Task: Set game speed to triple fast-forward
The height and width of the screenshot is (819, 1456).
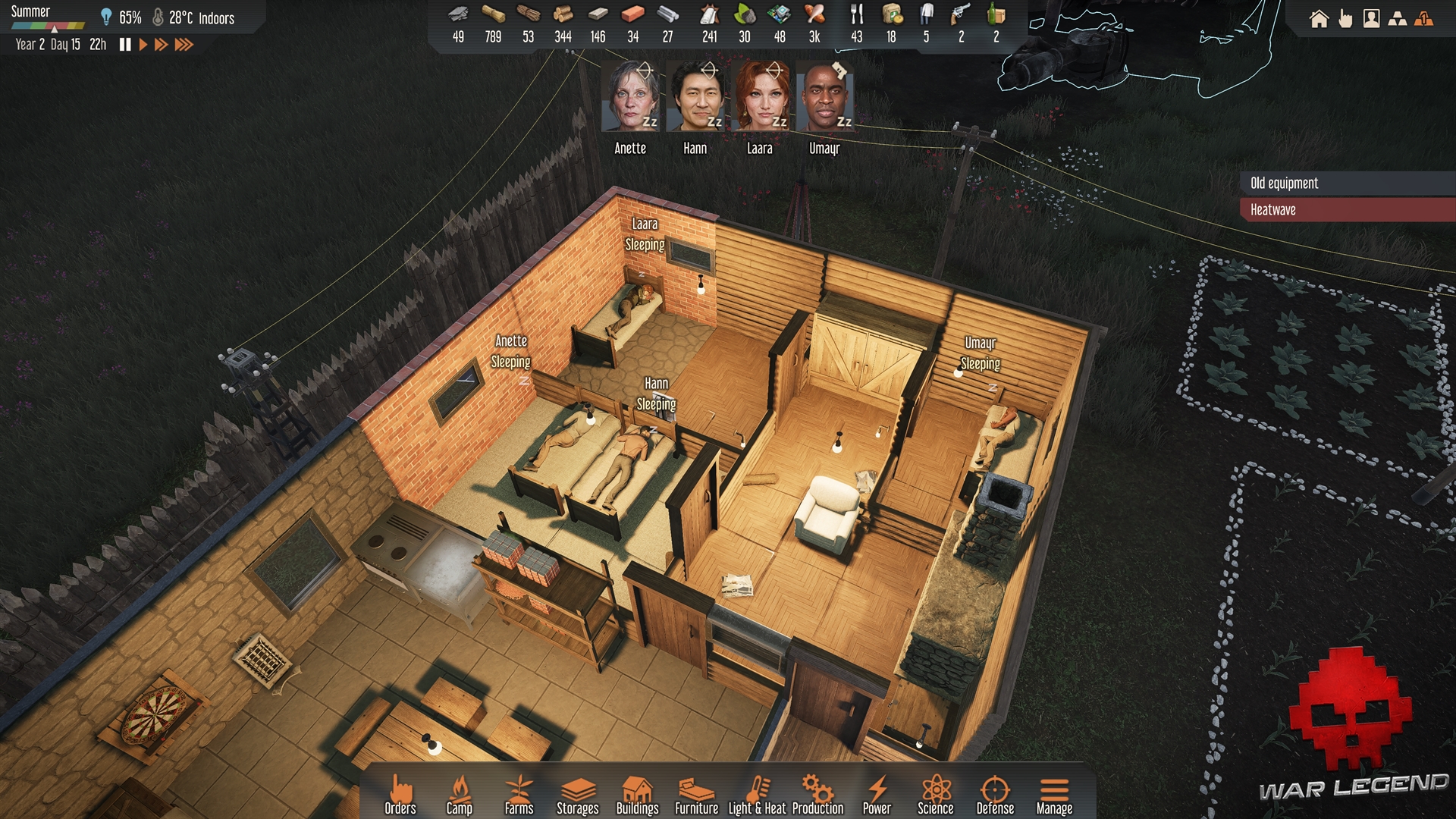Action: tap(184, 45)
